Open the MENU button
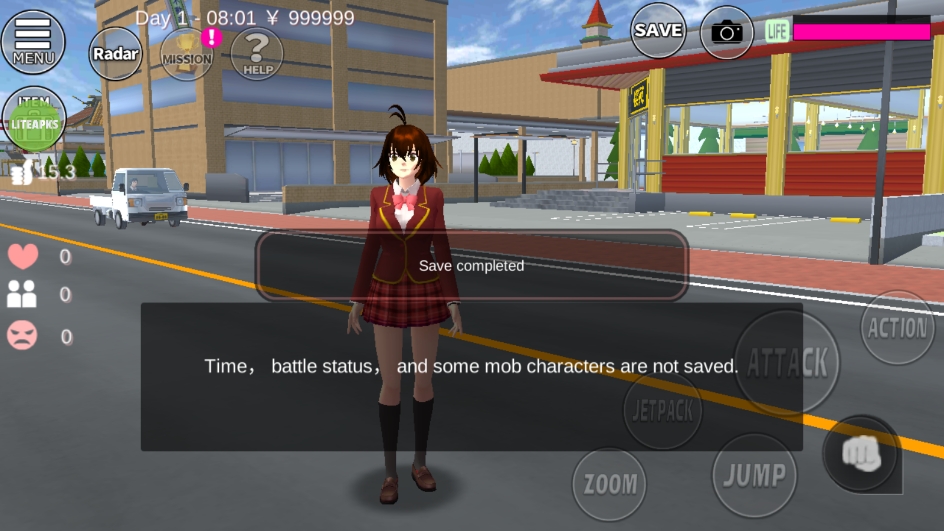 tap(34, 41)
